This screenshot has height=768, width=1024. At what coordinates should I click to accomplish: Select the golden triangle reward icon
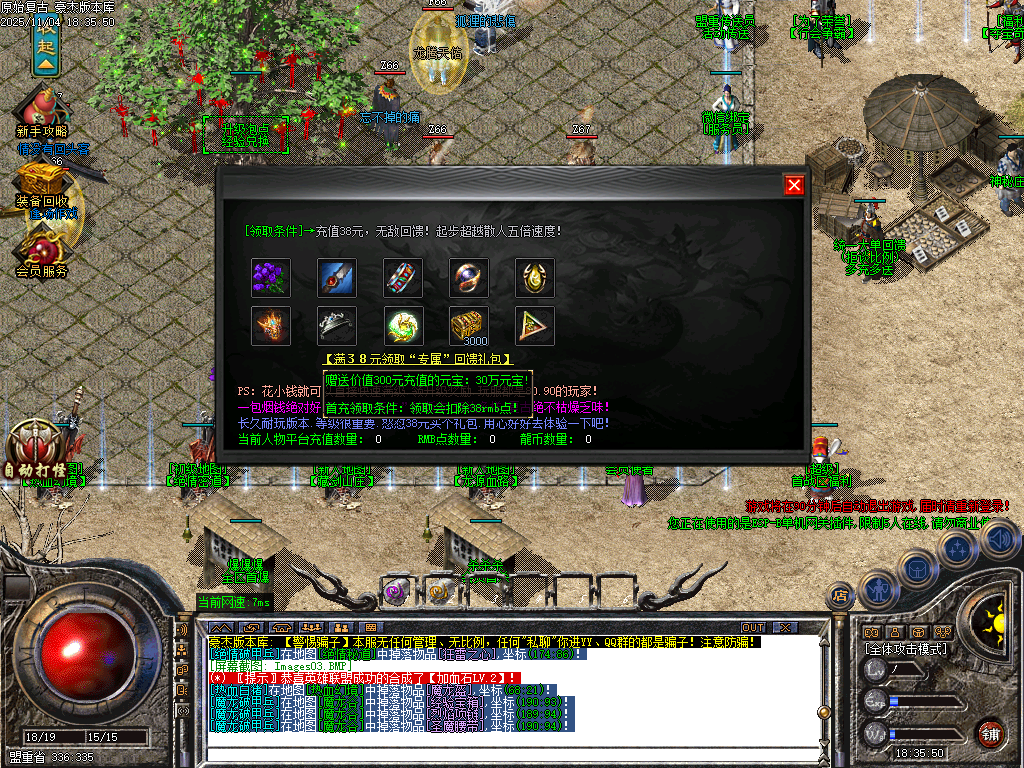535,326
